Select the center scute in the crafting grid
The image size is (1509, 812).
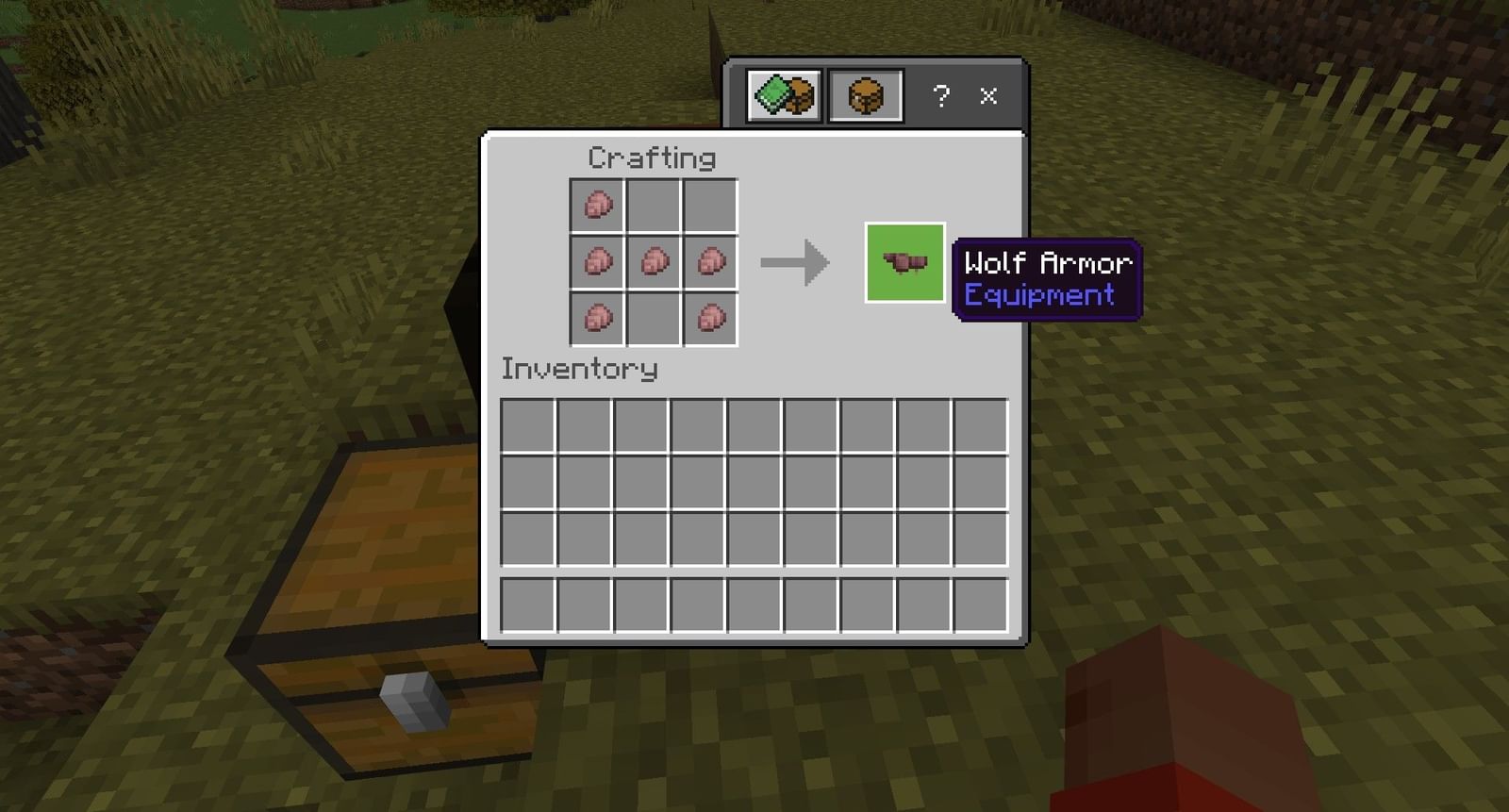(x=654, y=260)
